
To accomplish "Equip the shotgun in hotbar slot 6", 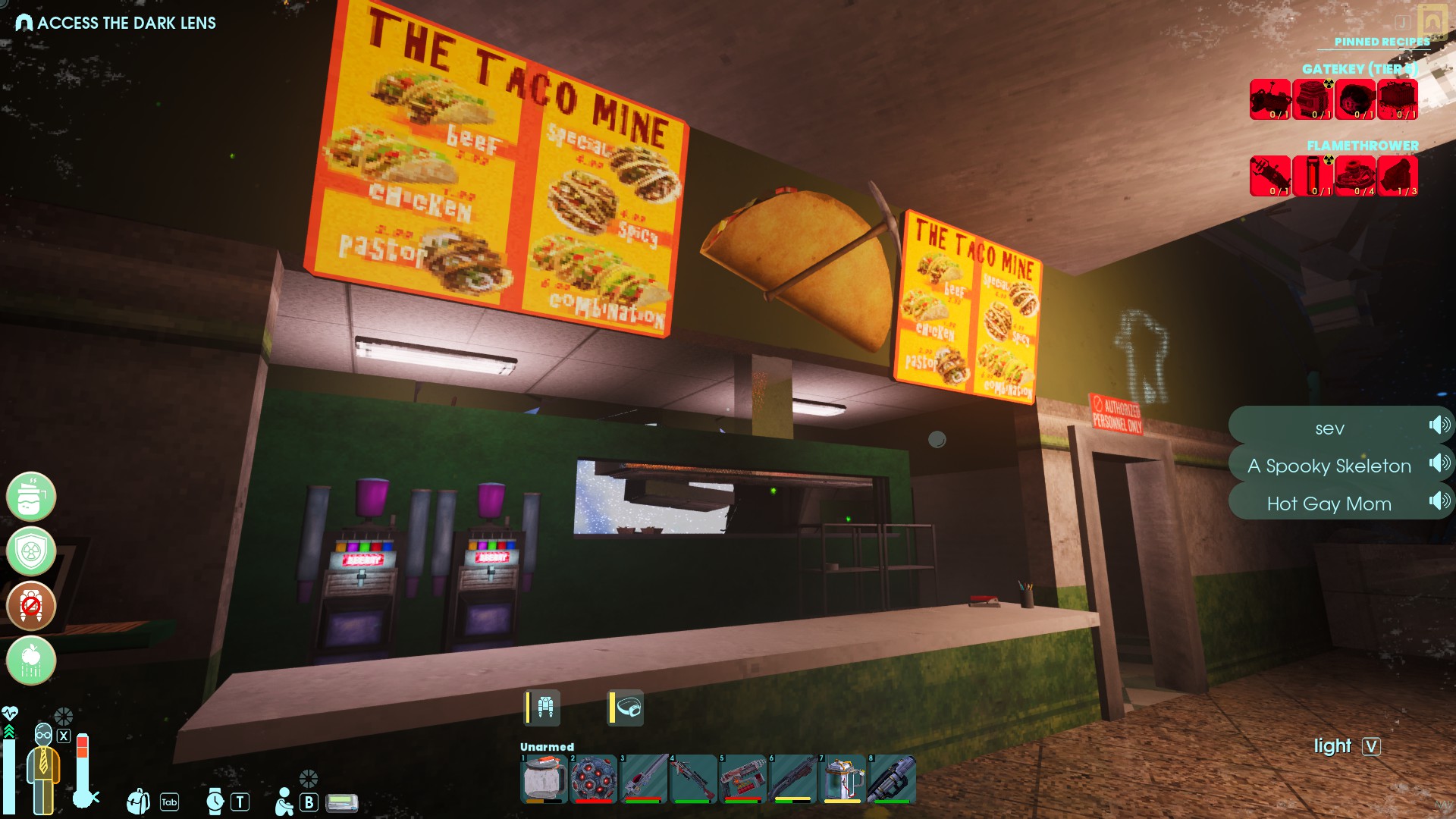I will coord(793,778).
